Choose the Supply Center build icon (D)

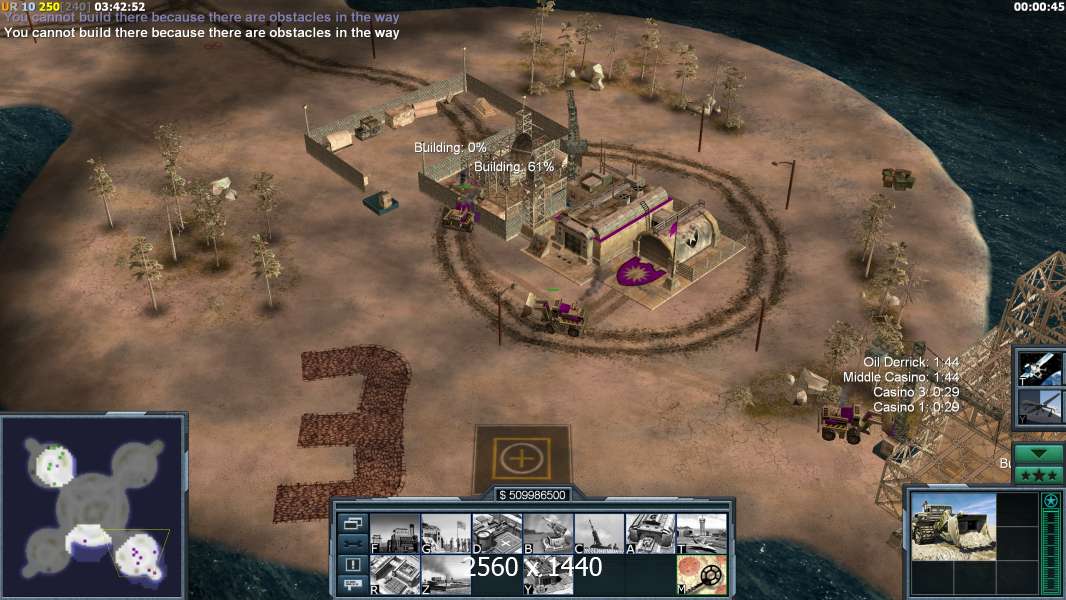[x=497, y=533]
